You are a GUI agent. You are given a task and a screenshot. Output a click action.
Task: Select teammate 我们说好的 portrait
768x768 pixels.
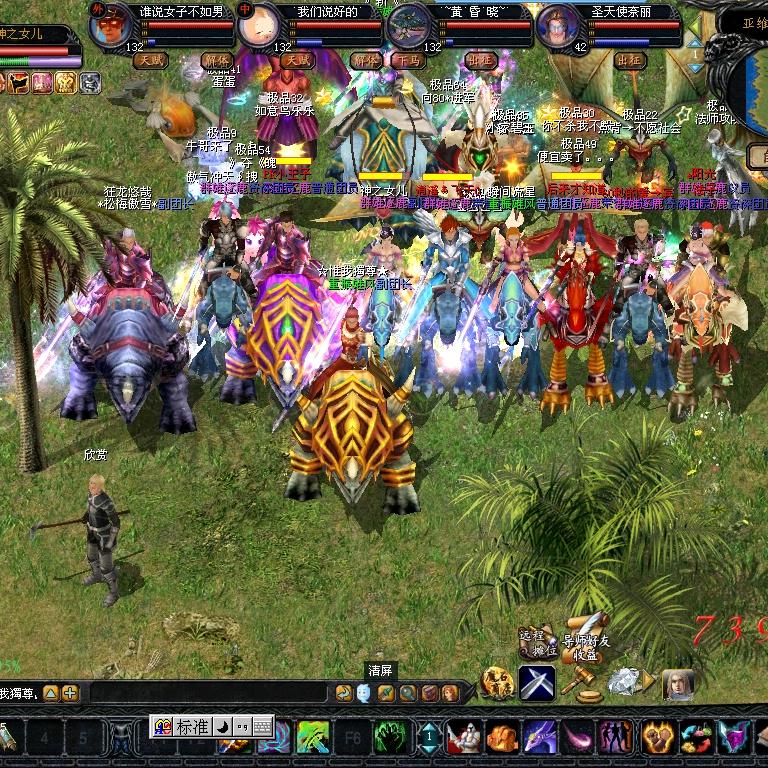pos(259,26)
